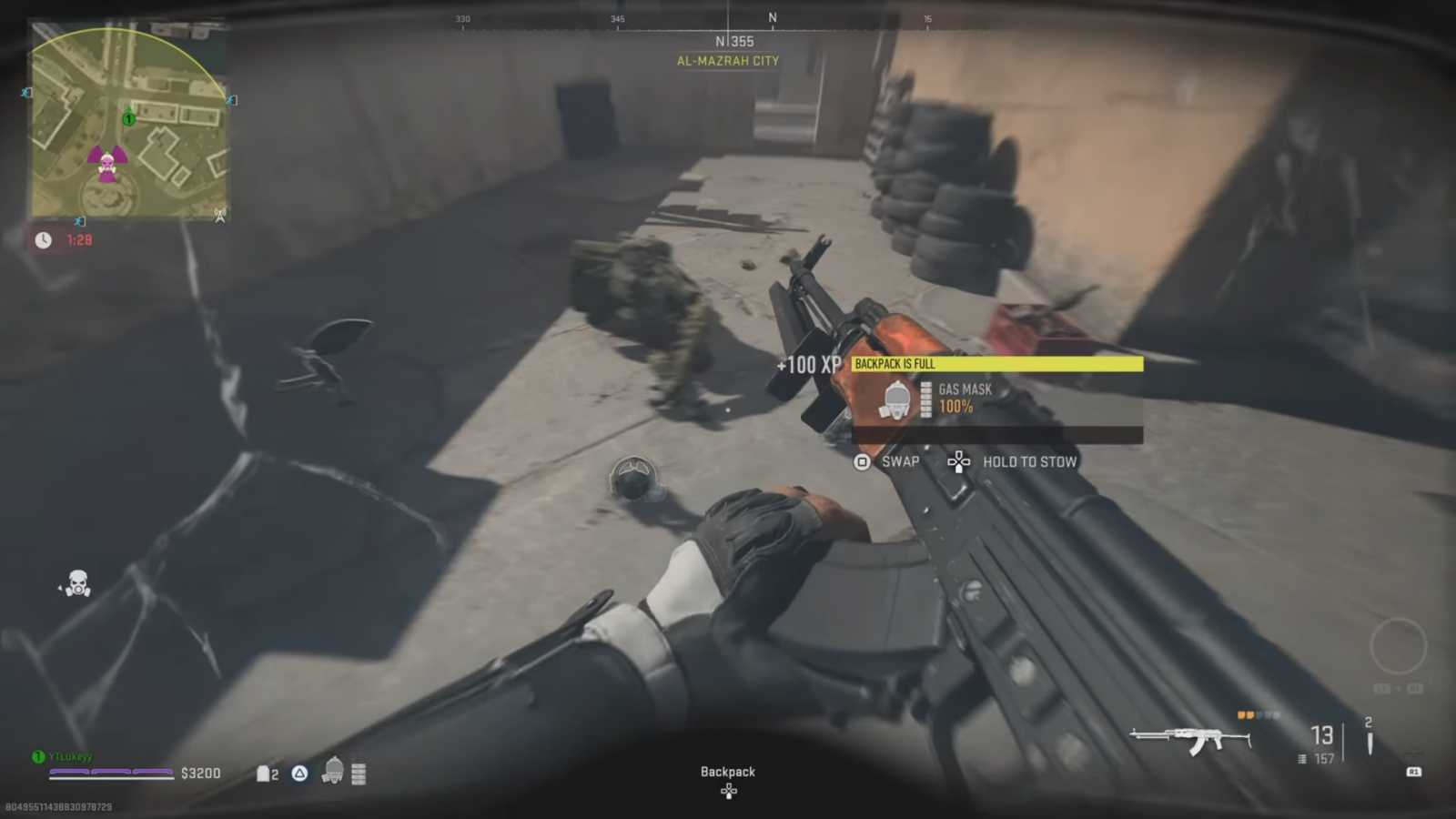Select the equipped gas mask icon near the plate count
Screen dimensions: 1456x819
coord(334,771)
